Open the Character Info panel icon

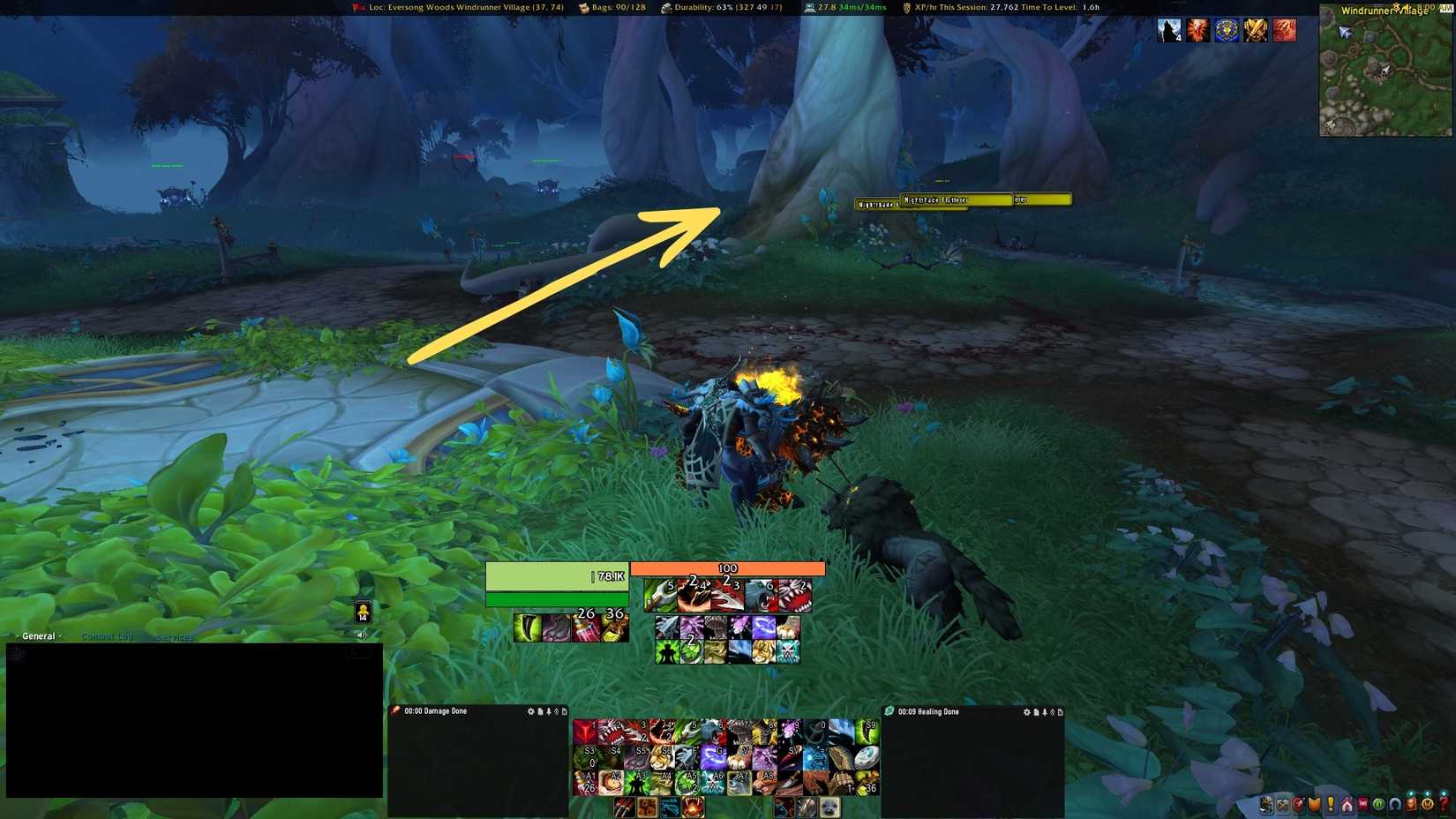1267,804
